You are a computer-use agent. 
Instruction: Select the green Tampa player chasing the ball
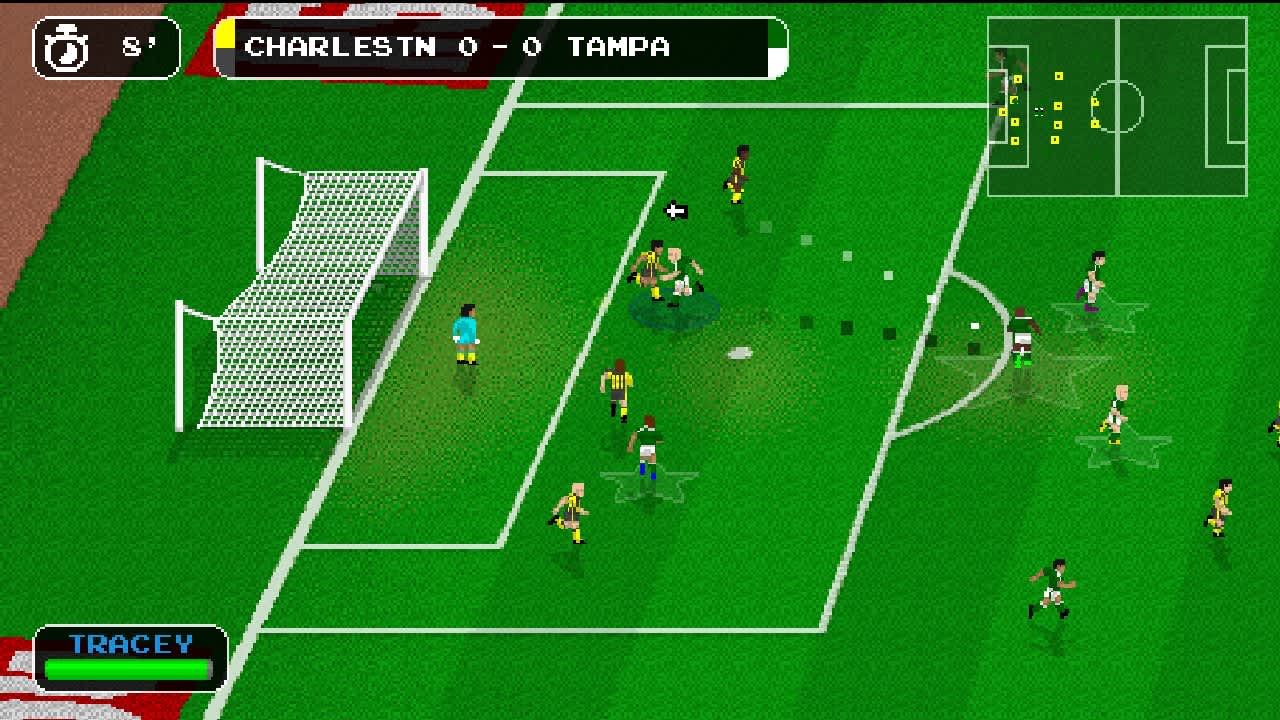pyautogui.click(x=1022, y=330)
